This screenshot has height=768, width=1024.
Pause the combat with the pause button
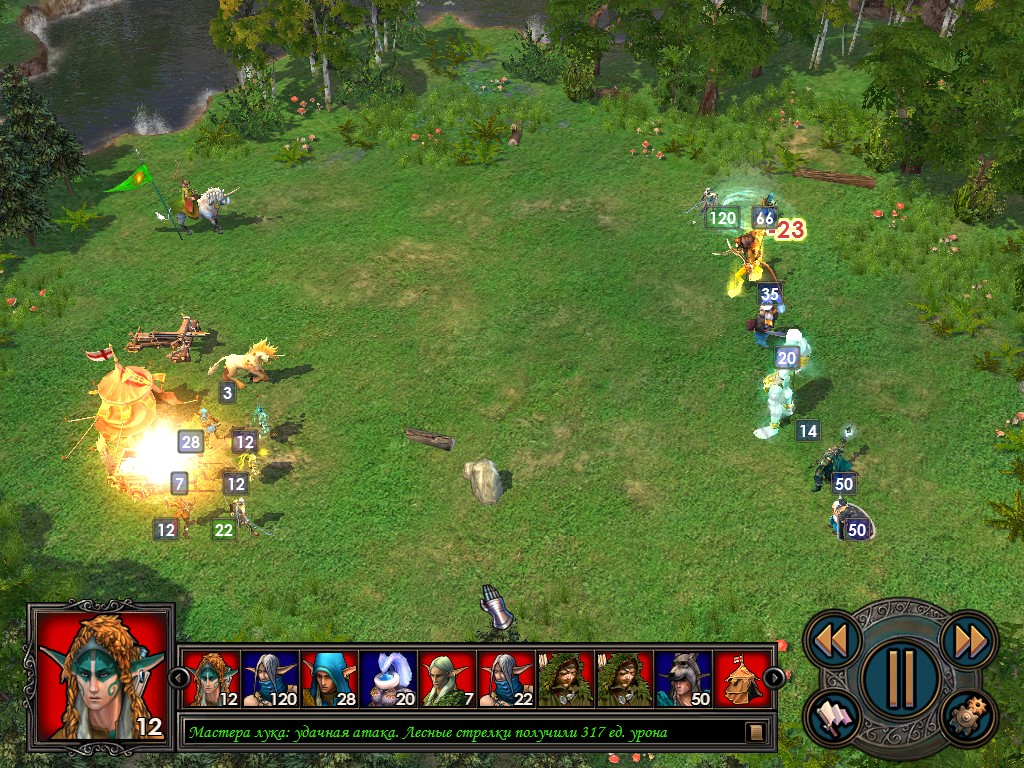[900, 677]
